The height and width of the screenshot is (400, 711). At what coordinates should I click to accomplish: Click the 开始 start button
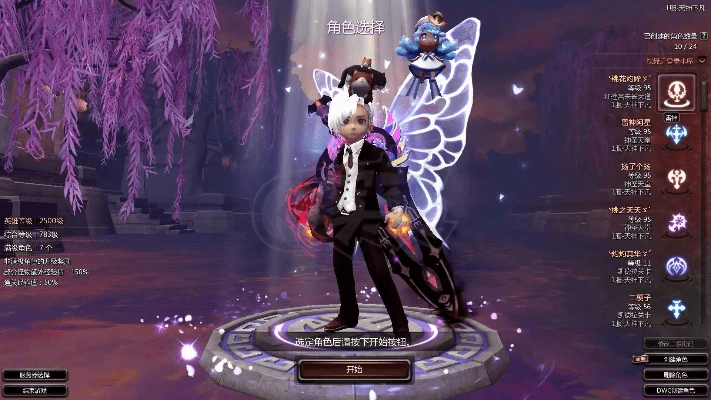[x=354, y=369]
